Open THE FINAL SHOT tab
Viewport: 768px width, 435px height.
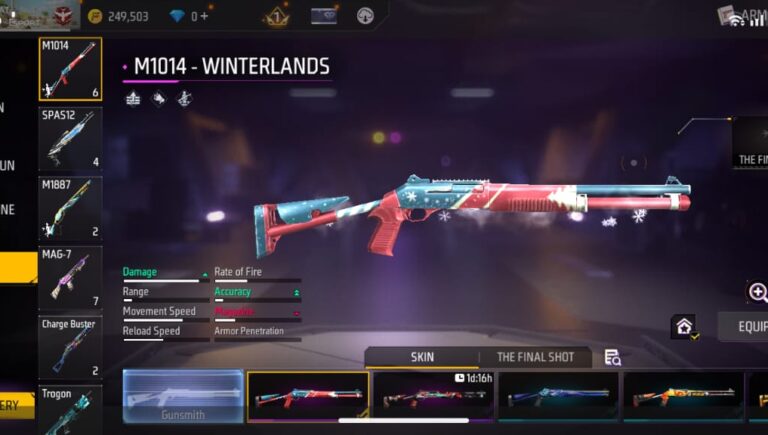tap(535, 357)
